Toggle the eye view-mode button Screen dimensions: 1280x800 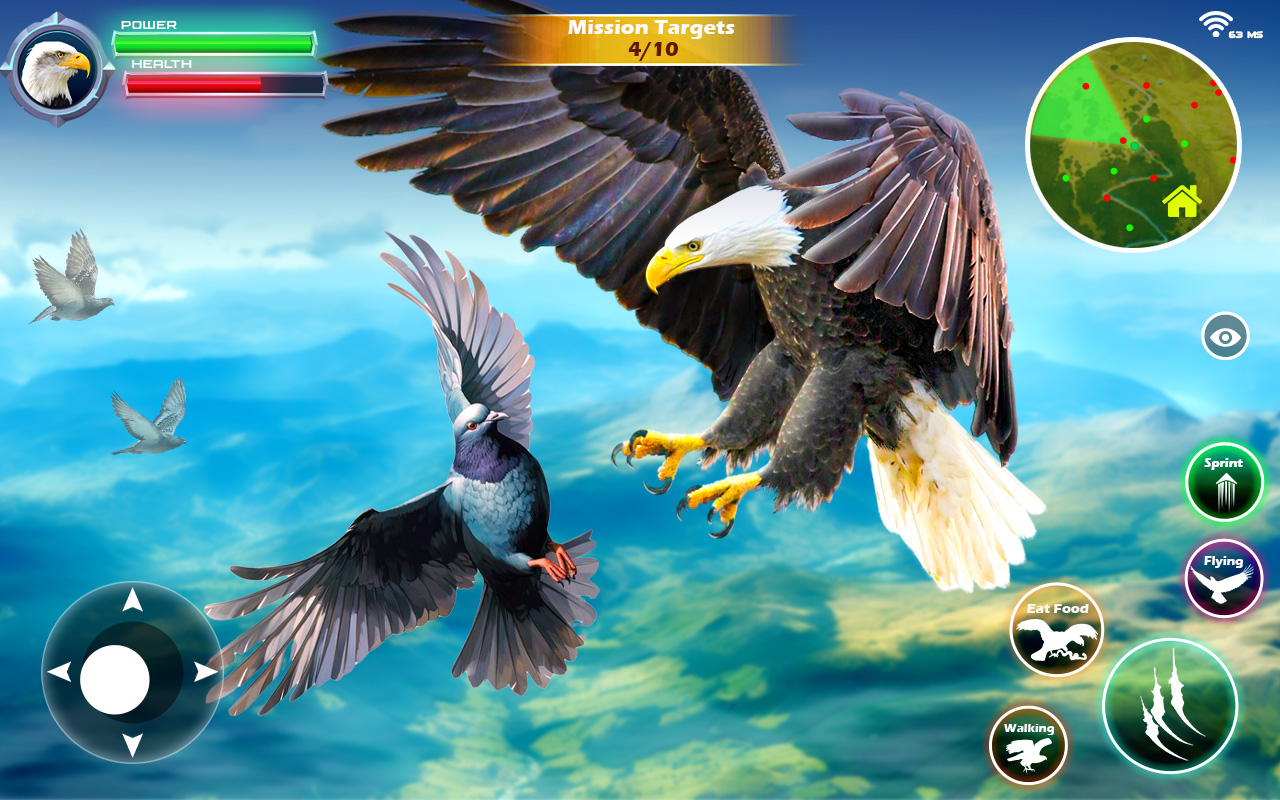click(1225, 336)
